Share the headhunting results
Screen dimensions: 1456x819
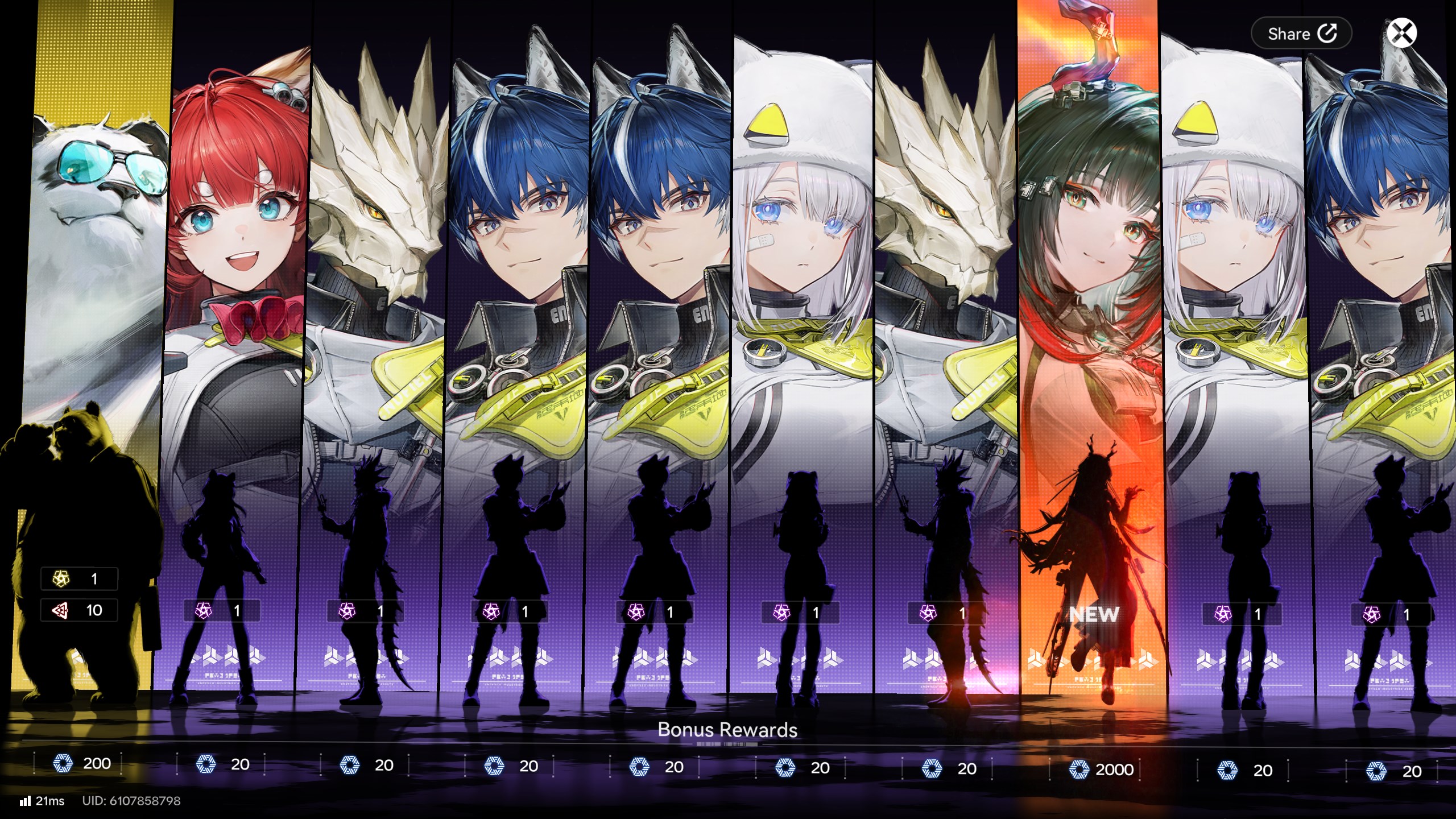point(1301,34)
